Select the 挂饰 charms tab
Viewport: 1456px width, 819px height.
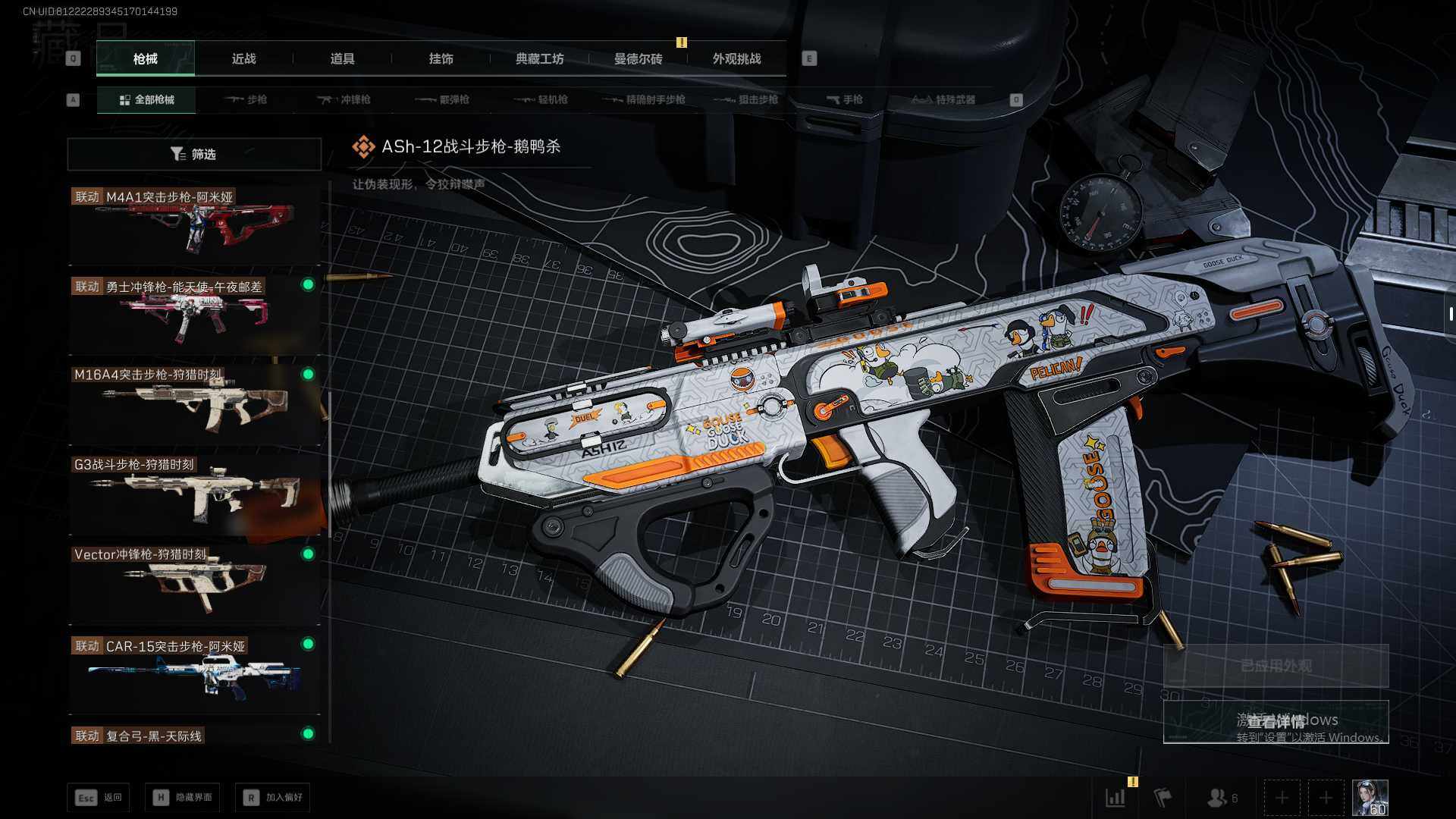click(x=441, y=59)
